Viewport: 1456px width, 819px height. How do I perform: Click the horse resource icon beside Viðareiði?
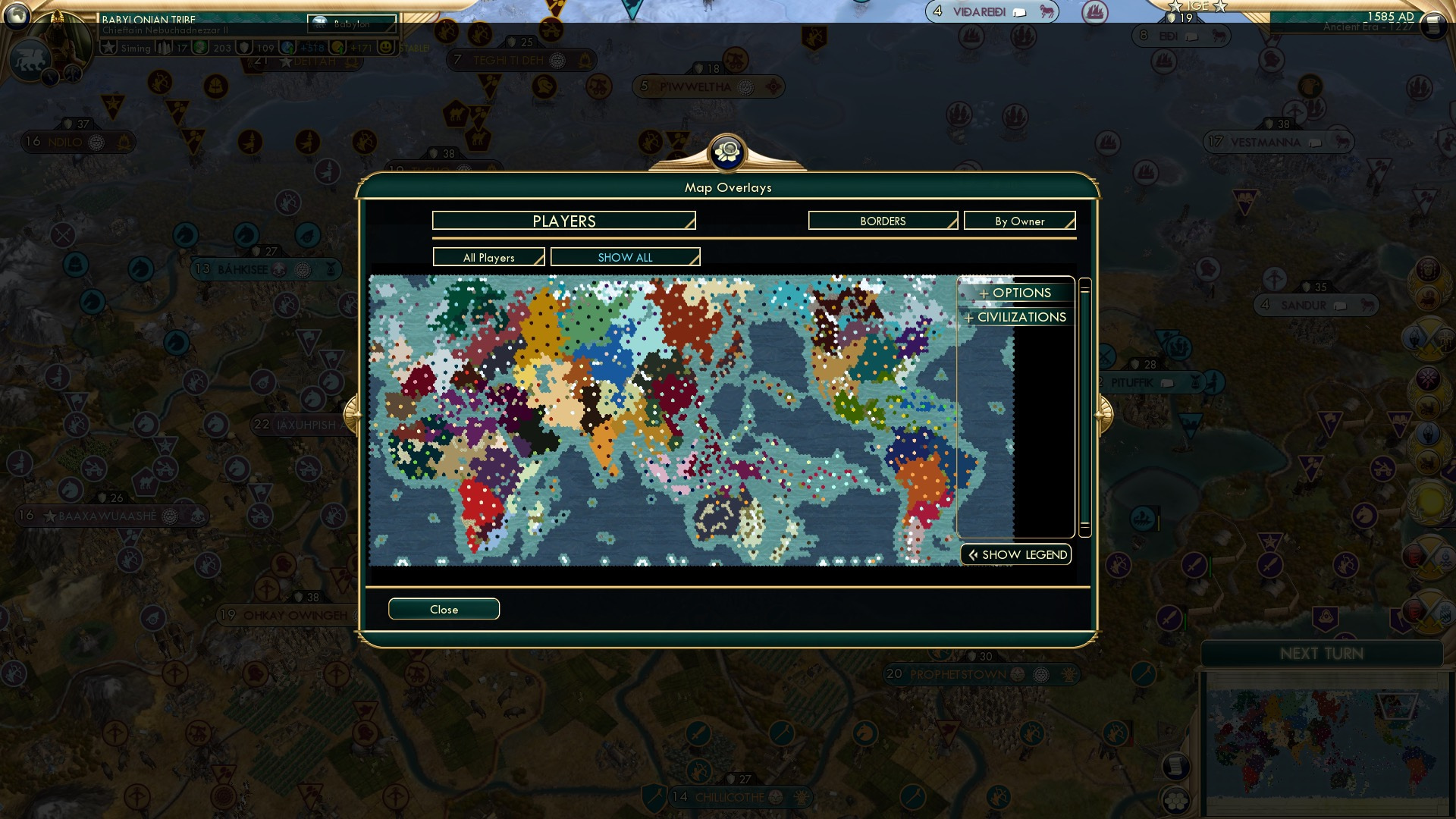tap(1046, 11)
